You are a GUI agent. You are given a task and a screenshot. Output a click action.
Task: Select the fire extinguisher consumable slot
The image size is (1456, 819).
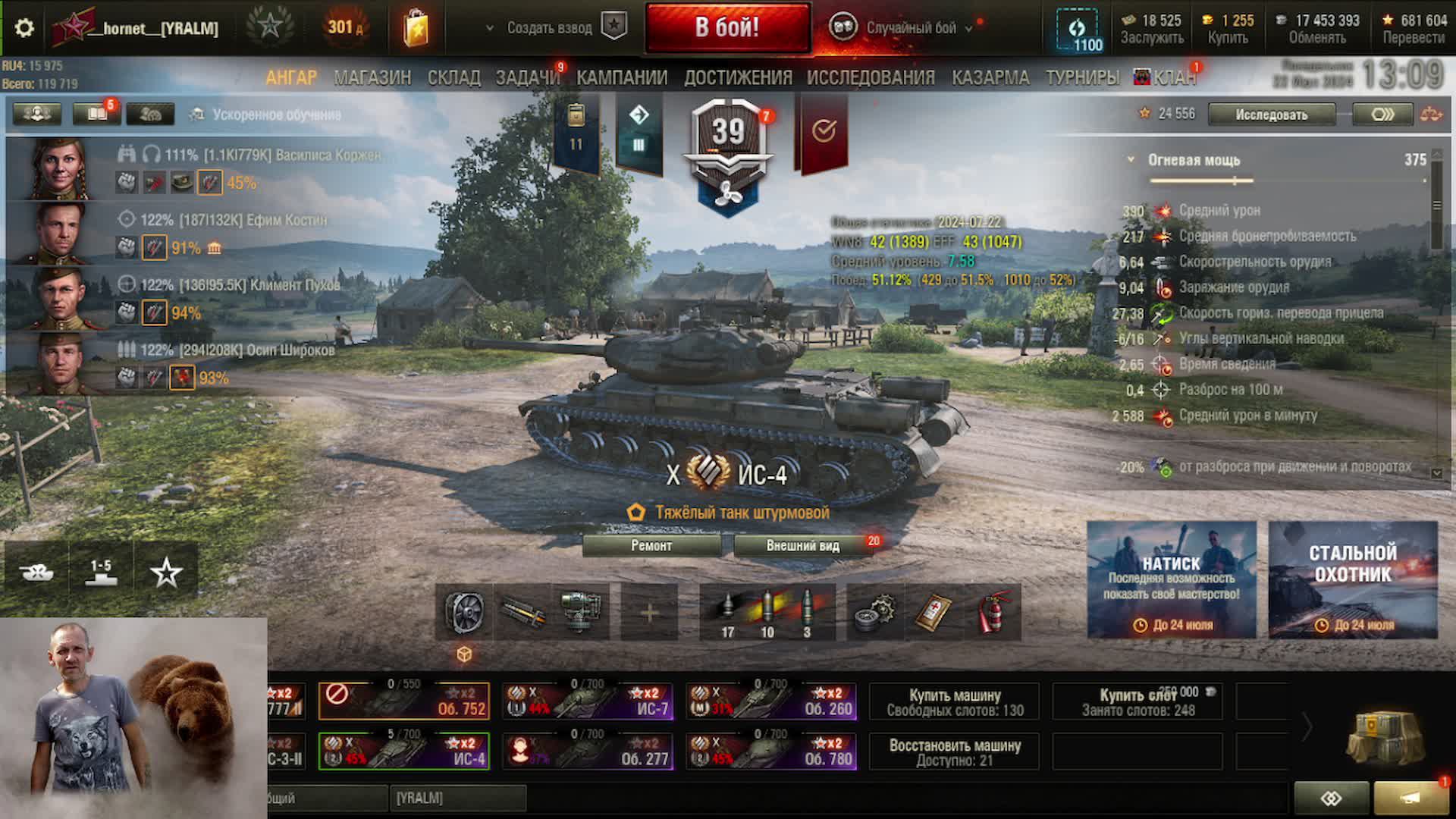993,612
